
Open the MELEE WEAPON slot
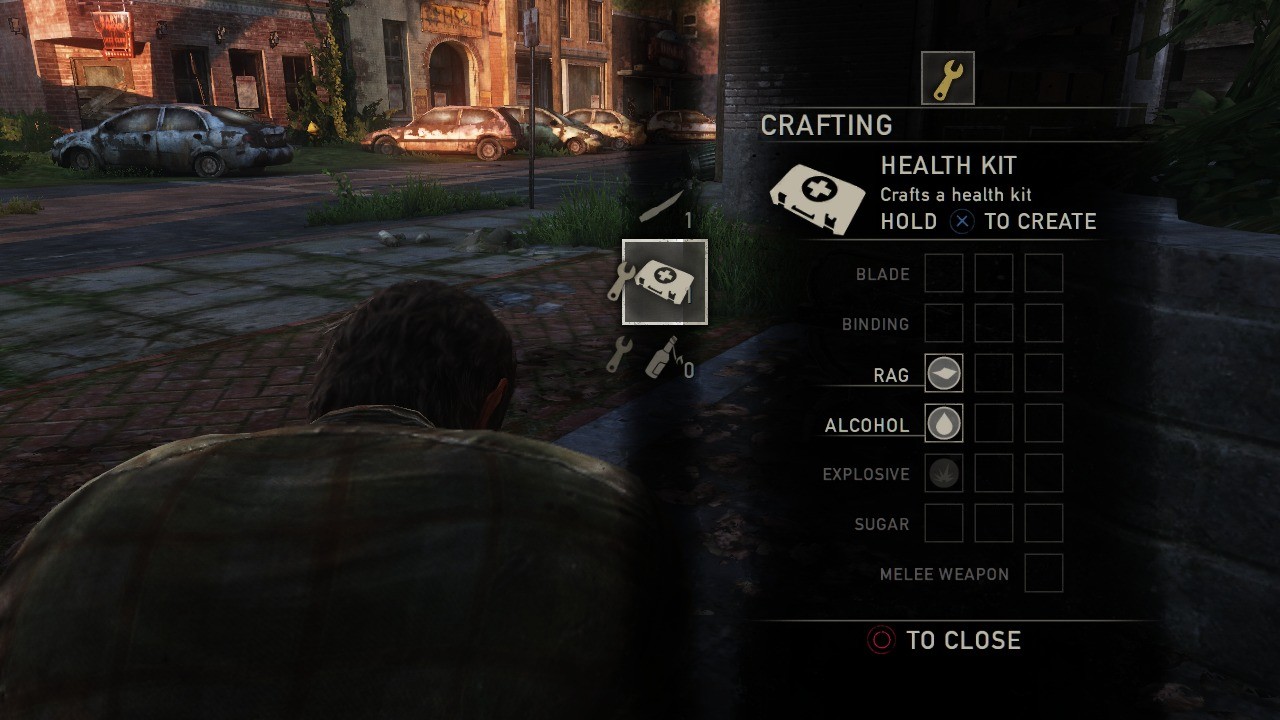pyautogui.click(x=1043, y=574)
